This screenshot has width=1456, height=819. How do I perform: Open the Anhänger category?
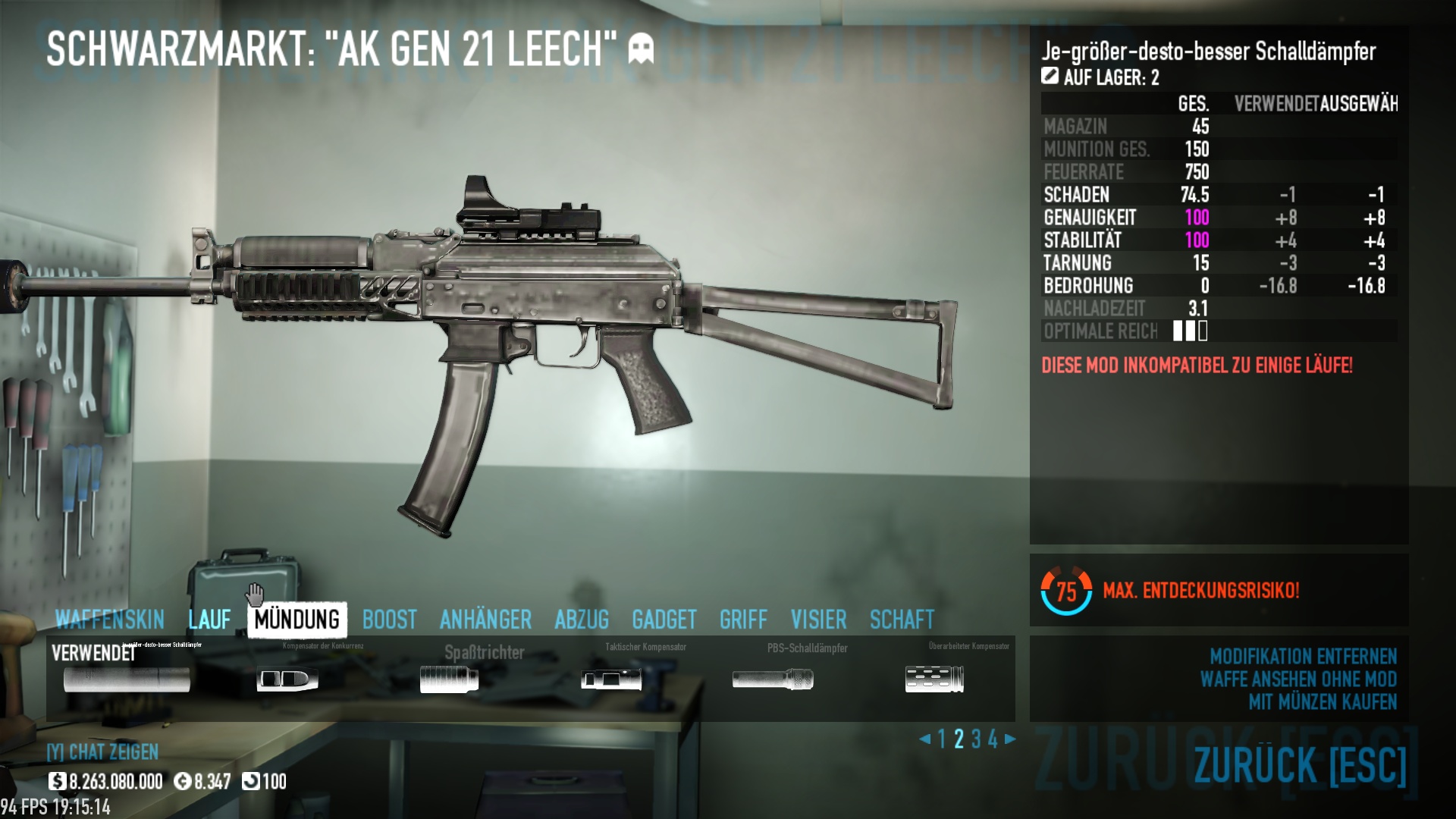485,620
